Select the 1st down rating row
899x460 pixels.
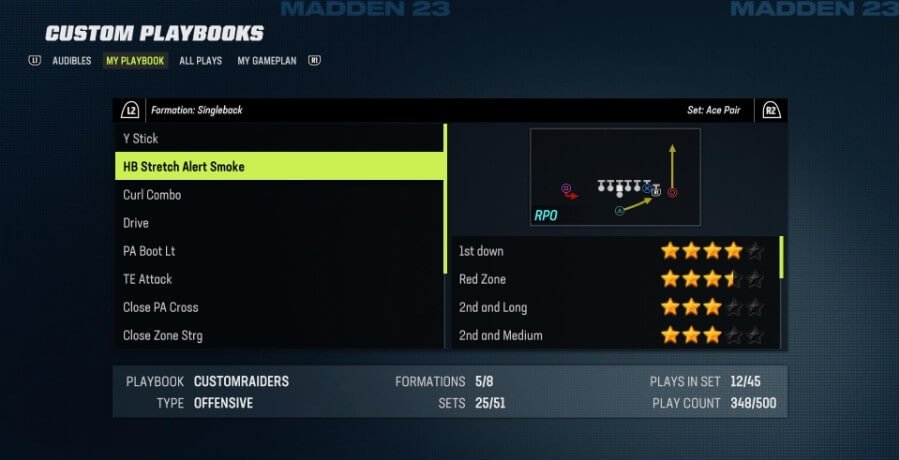click(612, 251)
